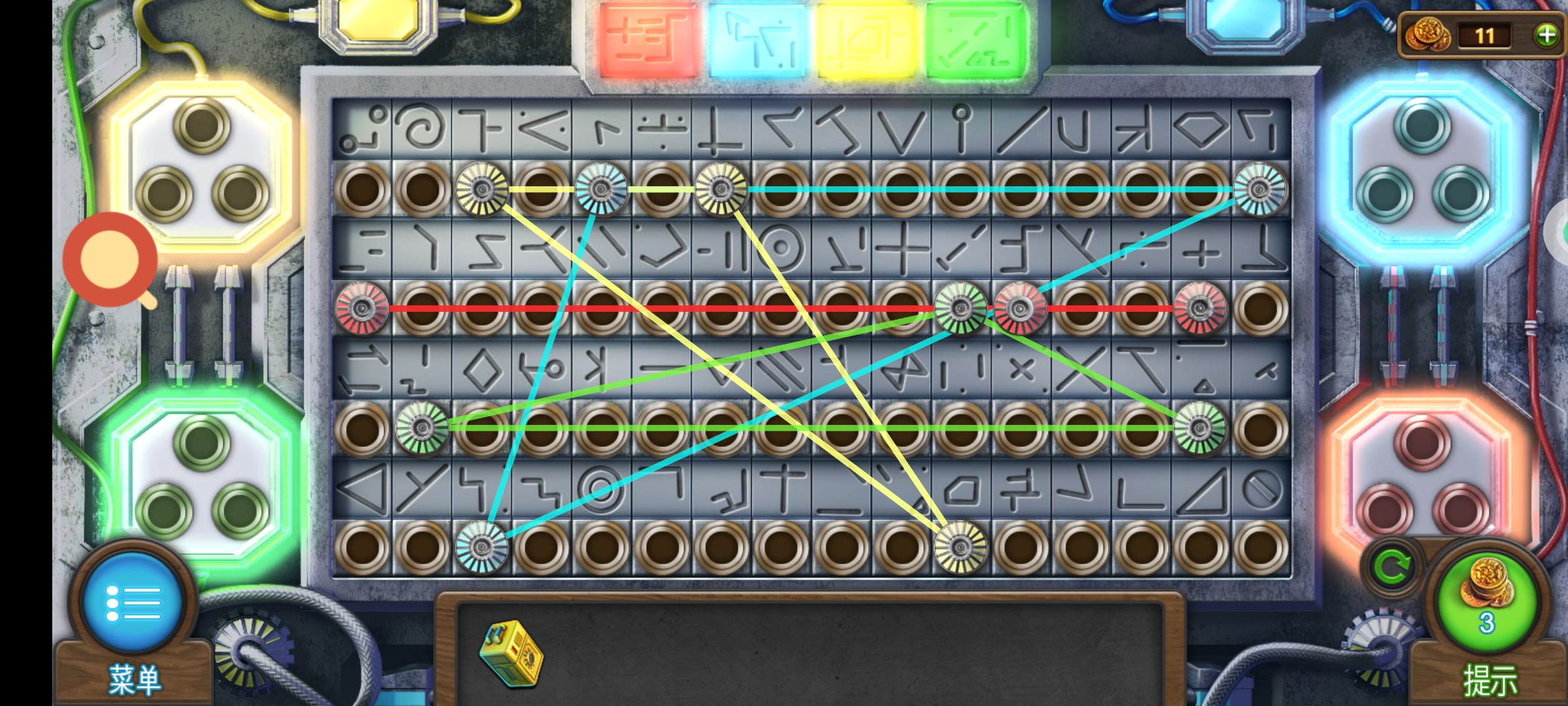1568x706 pixels.
Task: Select the cyan peg in the bottom row
Action: tap(482, 547)
